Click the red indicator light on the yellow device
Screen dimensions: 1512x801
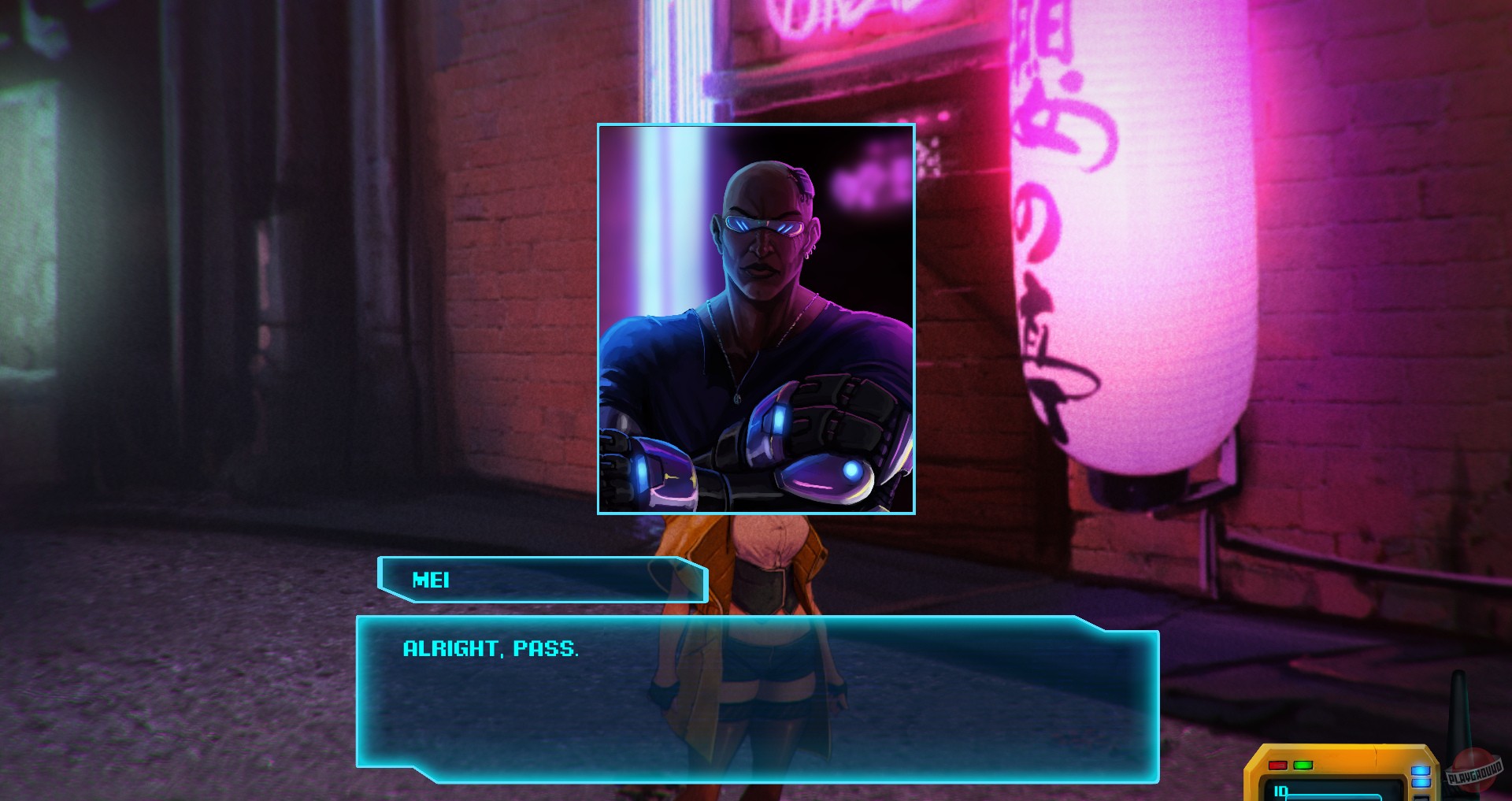click(1277, 764)
